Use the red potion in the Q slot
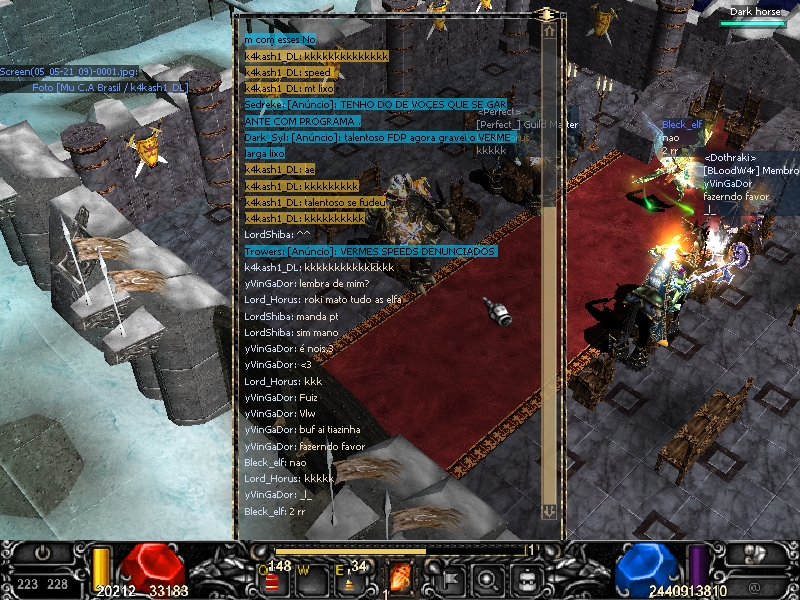This screenshot has height=600, width=800. click(272, 579)
